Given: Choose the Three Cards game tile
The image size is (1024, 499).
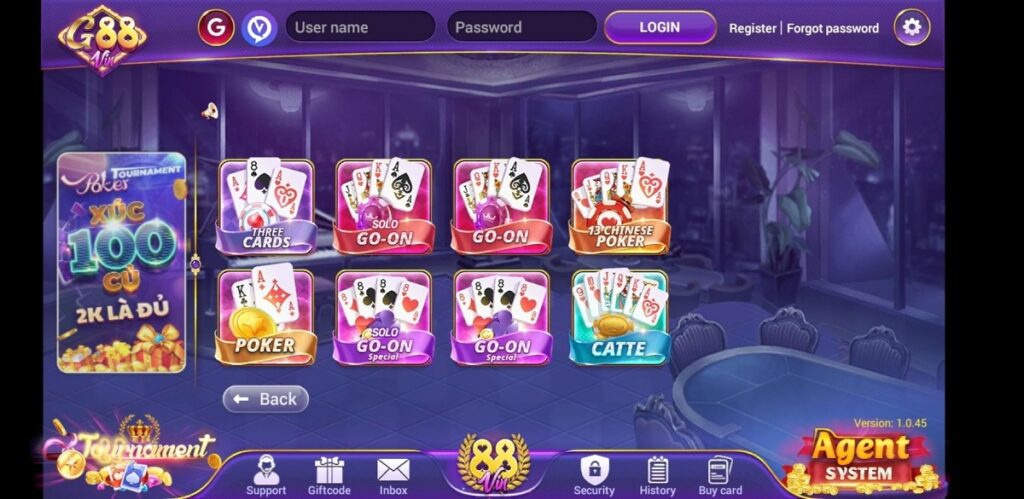Looking at the screenshot, I should pos(266,207).
